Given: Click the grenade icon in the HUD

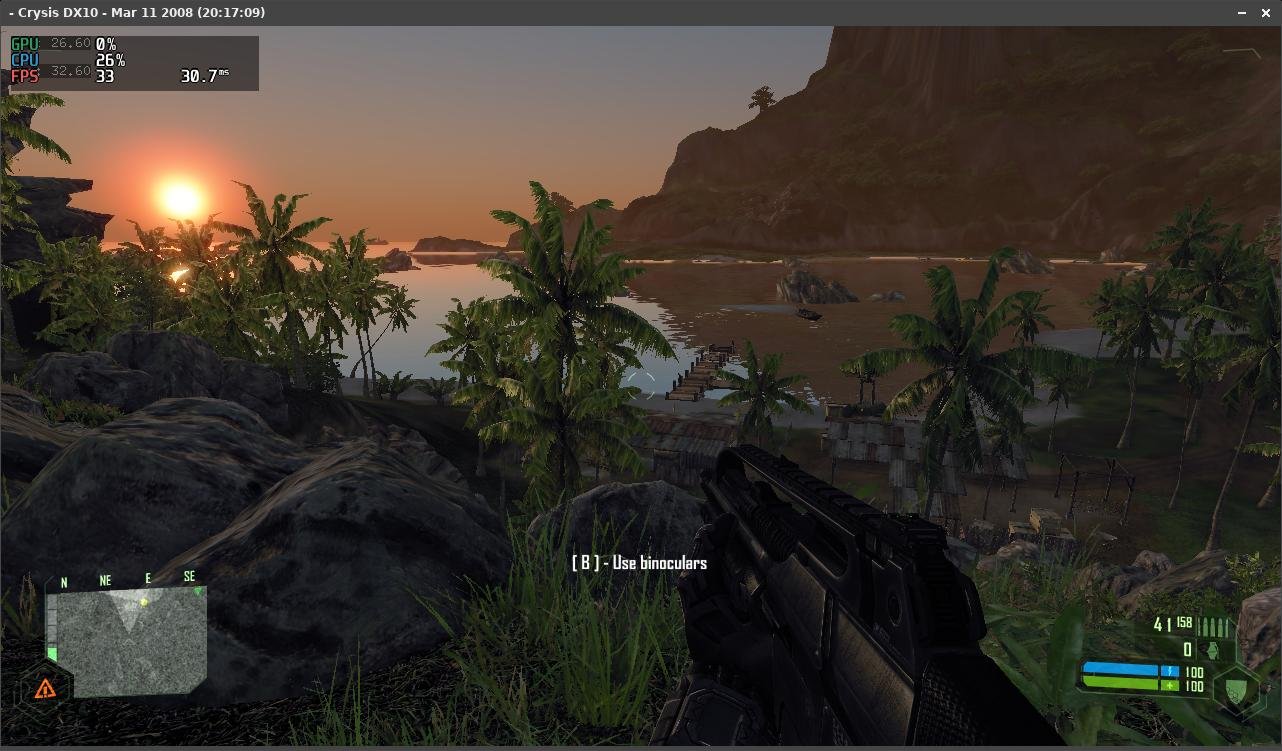Looking at the screenshot, I should [1213, 649].
